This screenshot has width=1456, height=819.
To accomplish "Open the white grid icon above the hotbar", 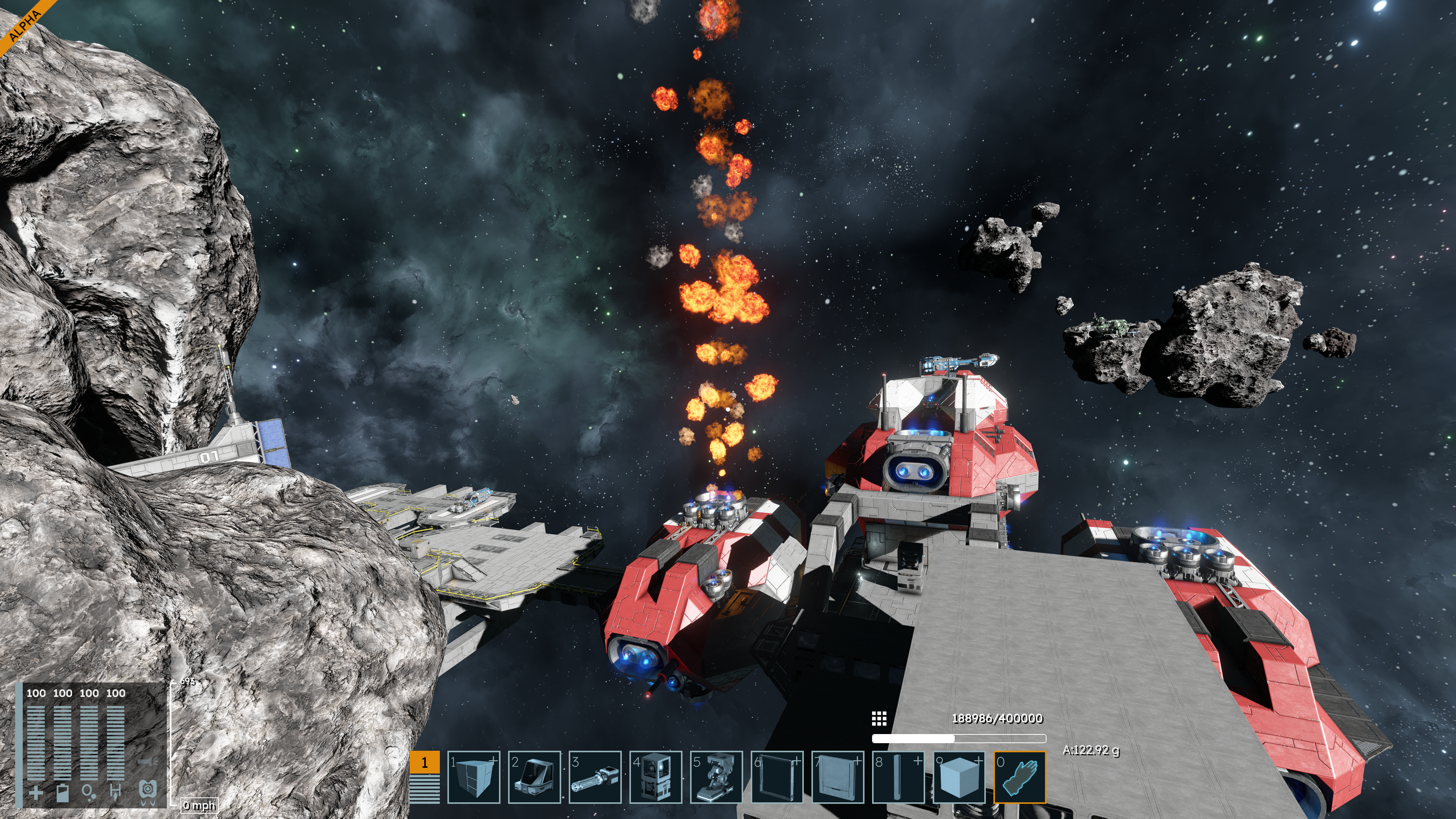I will pyautogui.click(x=879, y=719).
